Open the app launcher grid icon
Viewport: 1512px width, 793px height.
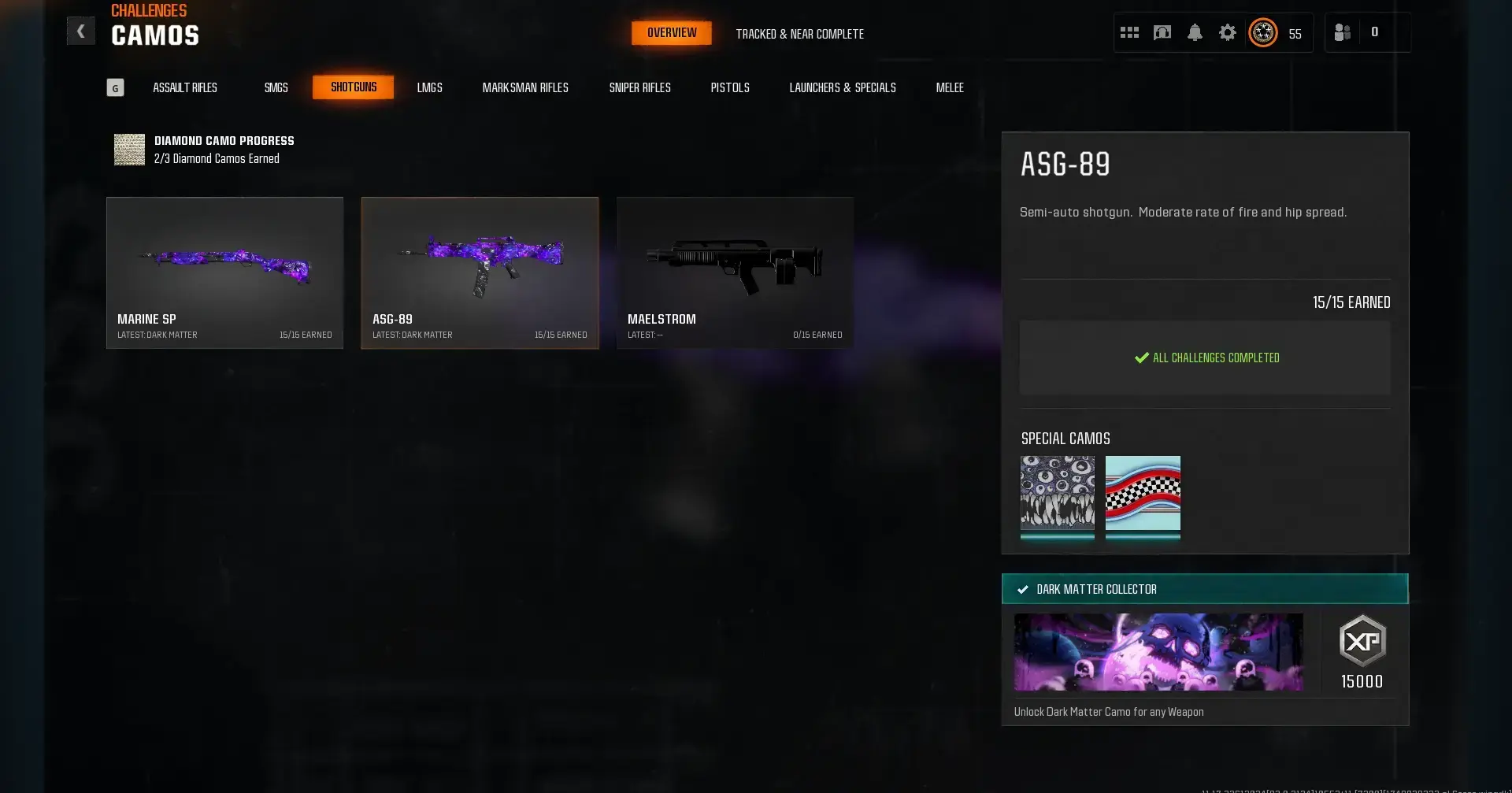[1129, 32]
